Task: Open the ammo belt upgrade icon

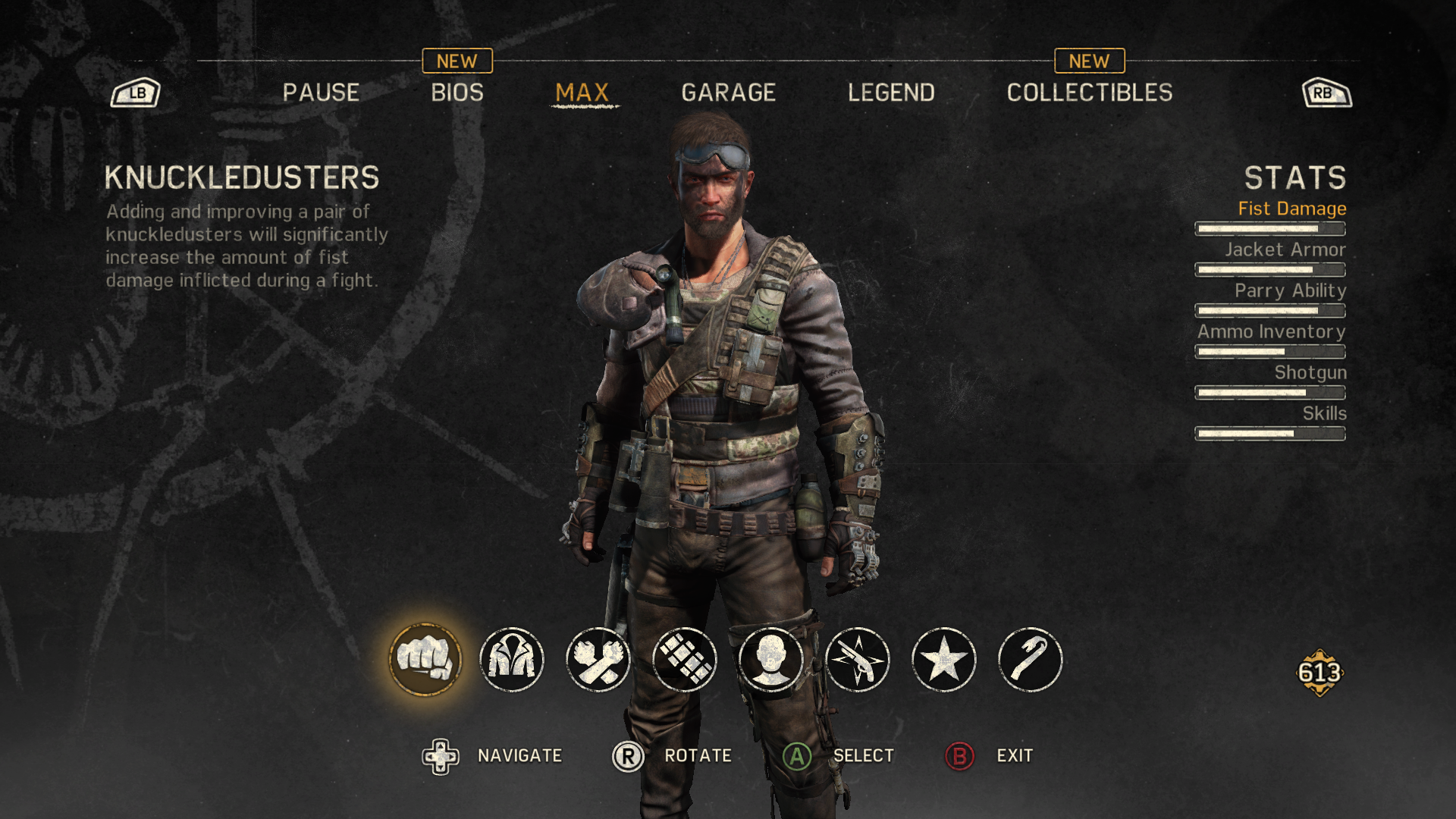Action: (x=685, y=660)
